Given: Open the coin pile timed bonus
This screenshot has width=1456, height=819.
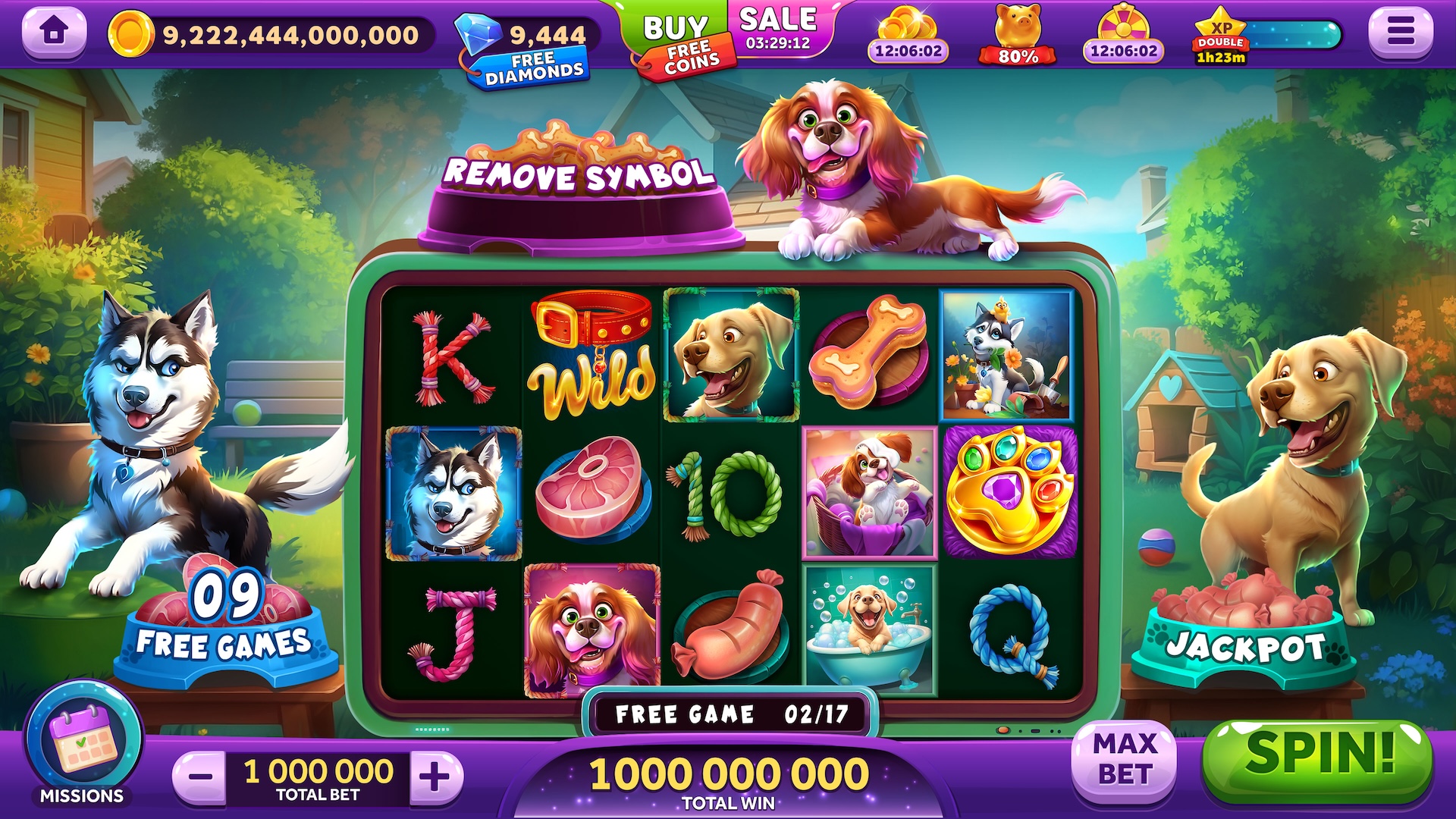Looking at the screenshot, I should (908, 36).
